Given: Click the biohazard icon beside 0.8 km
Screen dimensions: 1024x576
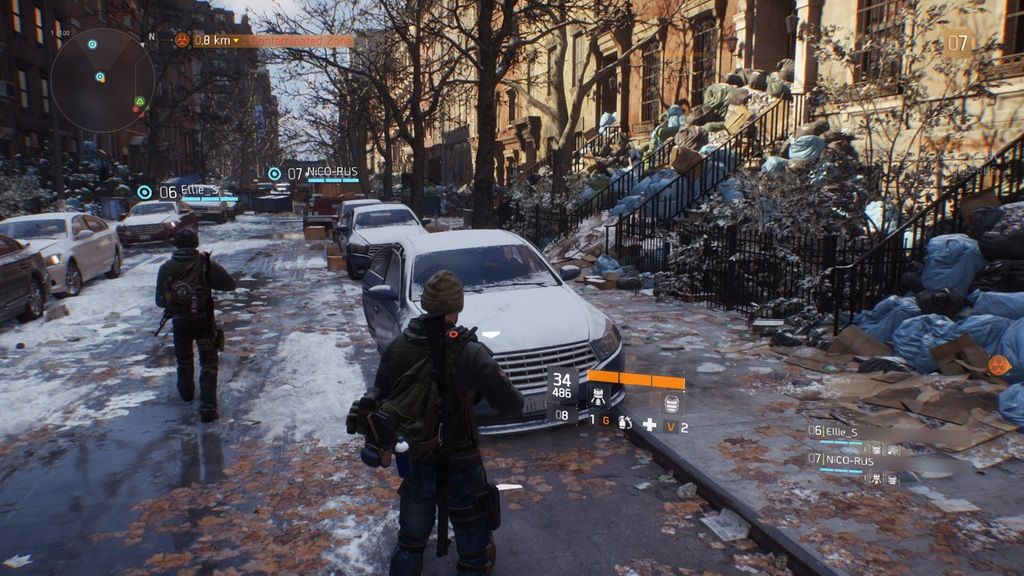Looking at the screenshot, I should click(x=182, y=40).
